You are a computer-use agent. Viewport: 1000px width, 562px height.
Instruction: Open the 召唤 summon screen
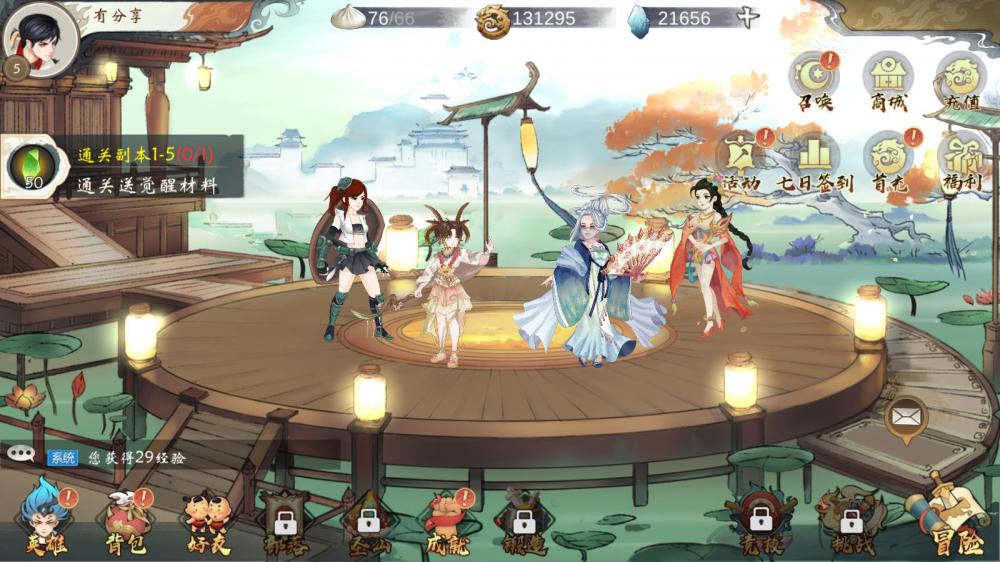(813, 80)
